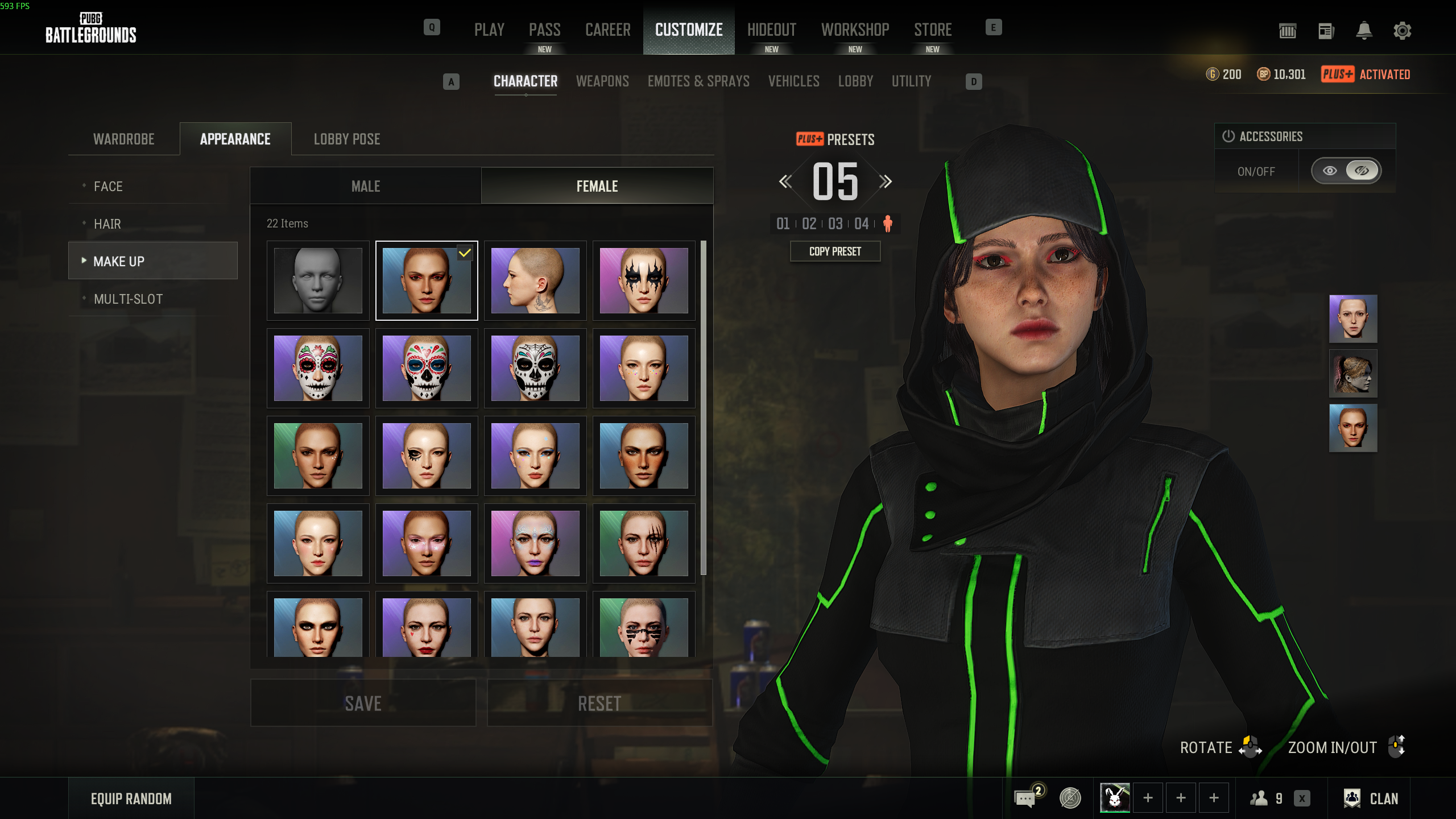
Task: Switch to the Wardrobe tab
Action: 124,139
